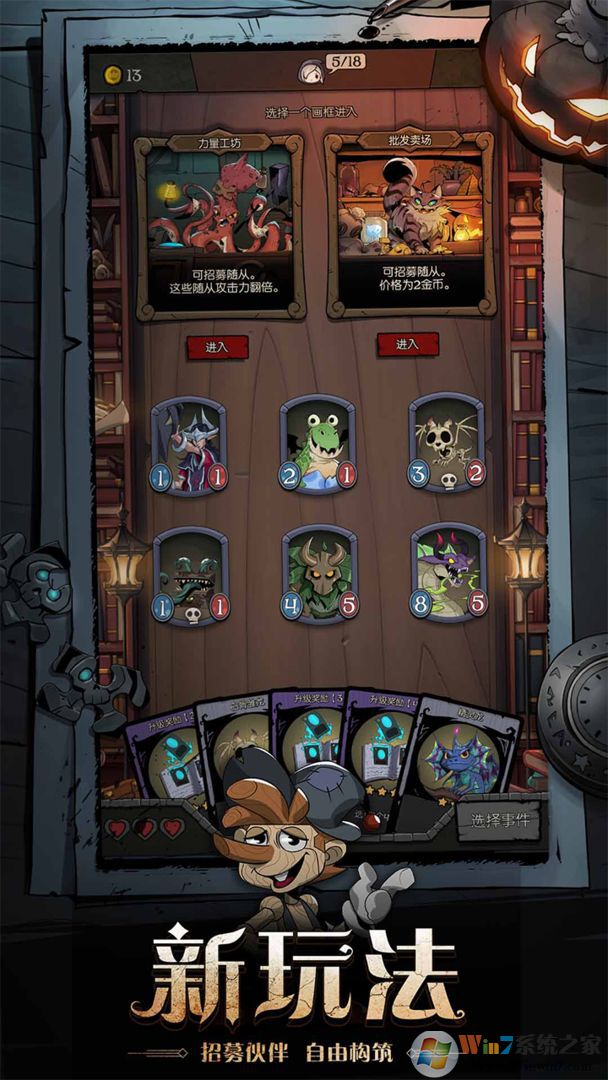The width and height of the screenshot is (608, 1080).
Task: Select the purple dragon 8/5 minion
Action: pyautogui.click(x=447, y=570)
